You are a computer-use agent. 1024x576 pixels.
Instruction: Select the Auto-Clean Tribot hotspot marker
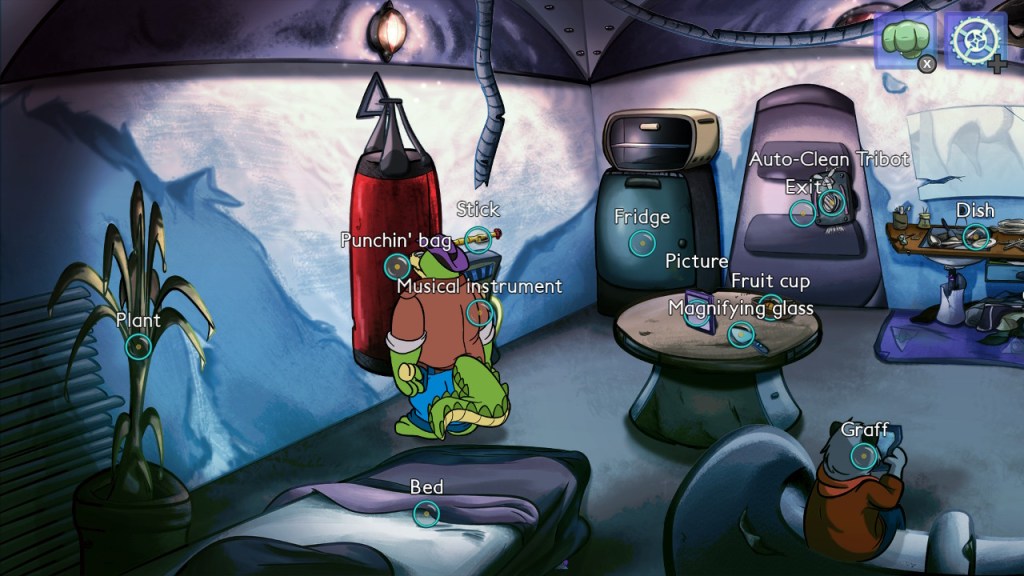coord(832,203)
